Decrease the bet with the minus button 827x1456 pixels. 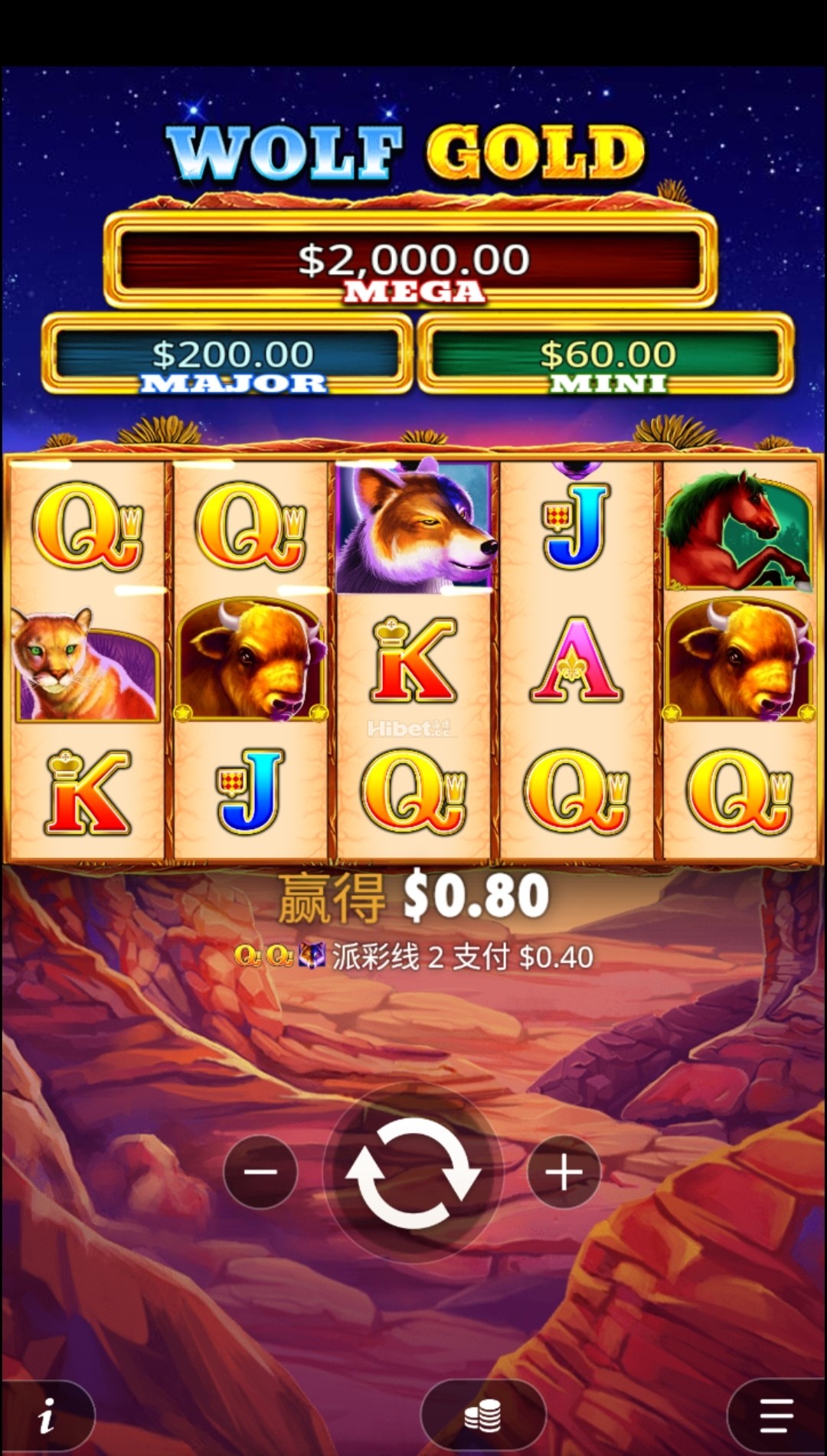[x=260, y=1172]
